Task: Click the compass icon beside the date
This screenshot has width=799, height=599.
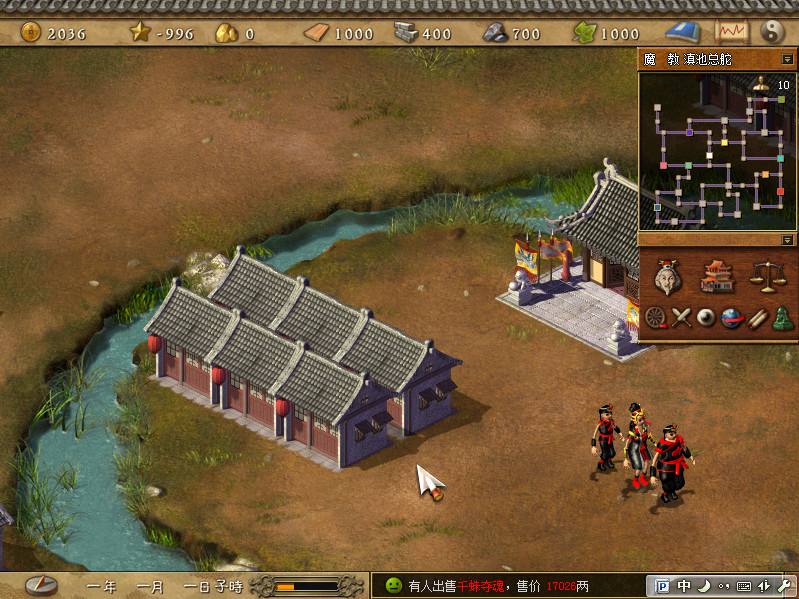Action: tap(41, 585)
